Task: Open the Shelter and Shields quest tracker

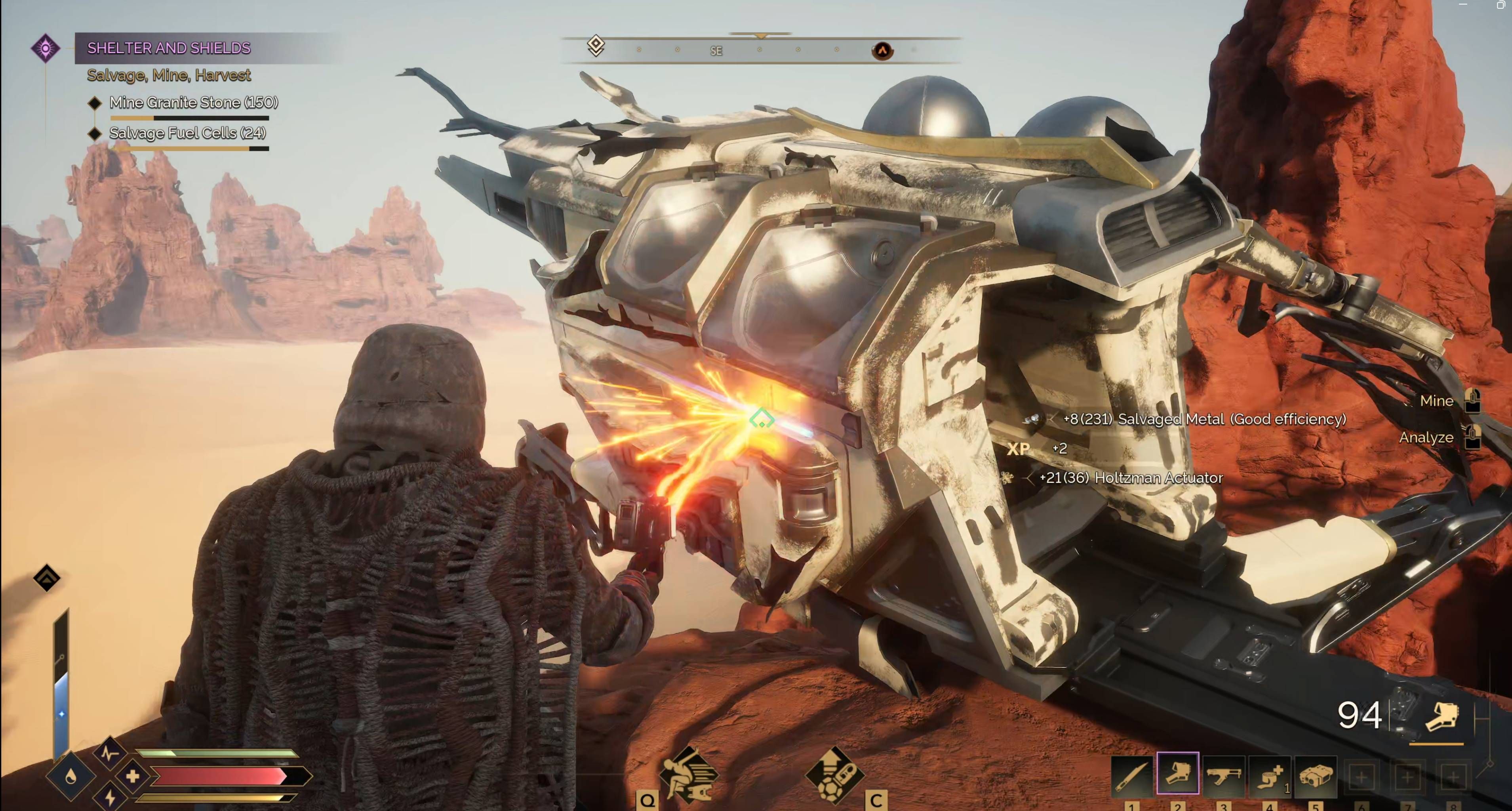Action: 169,48
